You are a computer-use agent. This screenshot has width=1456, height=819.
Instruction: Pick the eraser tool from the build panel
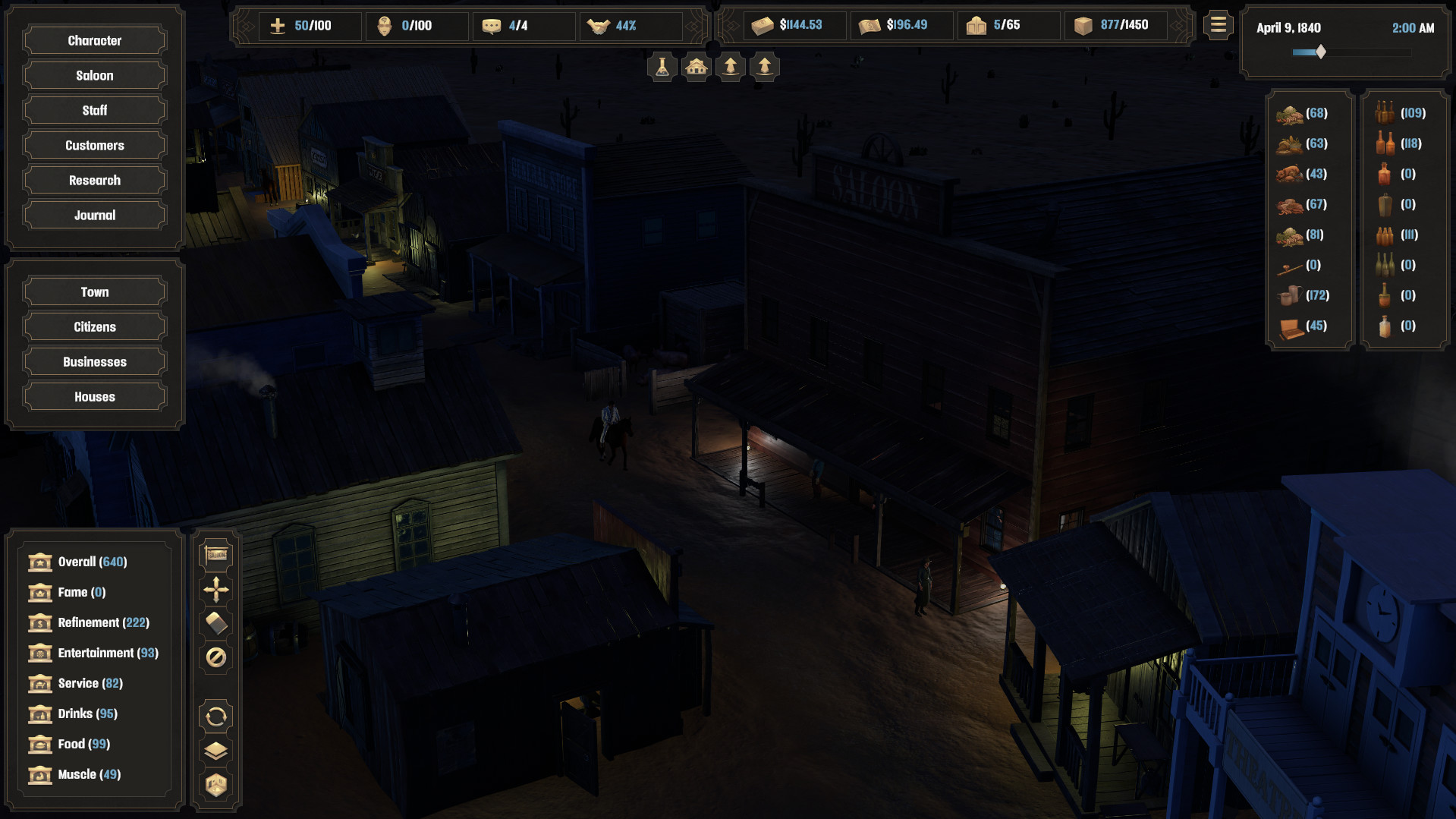point(215,622)
